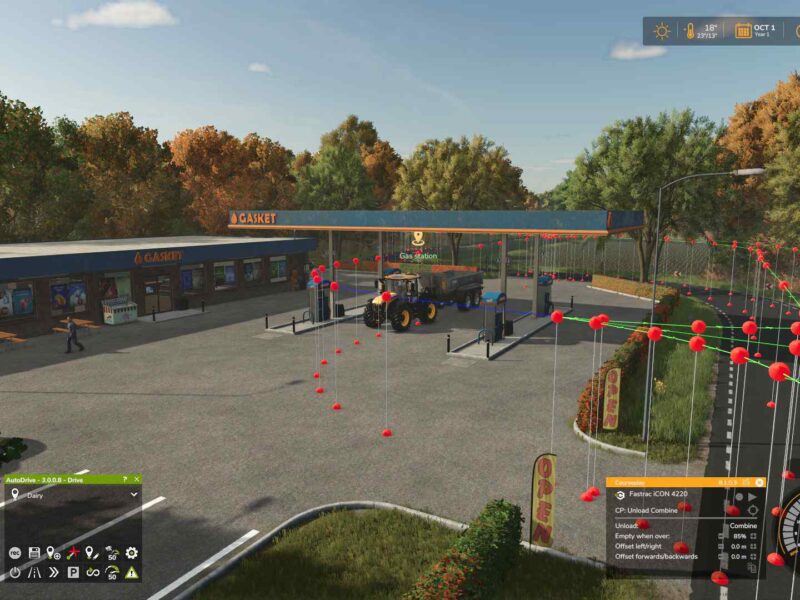Toggle the AutoDrive infinity loop mode
The height and width of the screenshot is (600, 800).
(93, 573)
